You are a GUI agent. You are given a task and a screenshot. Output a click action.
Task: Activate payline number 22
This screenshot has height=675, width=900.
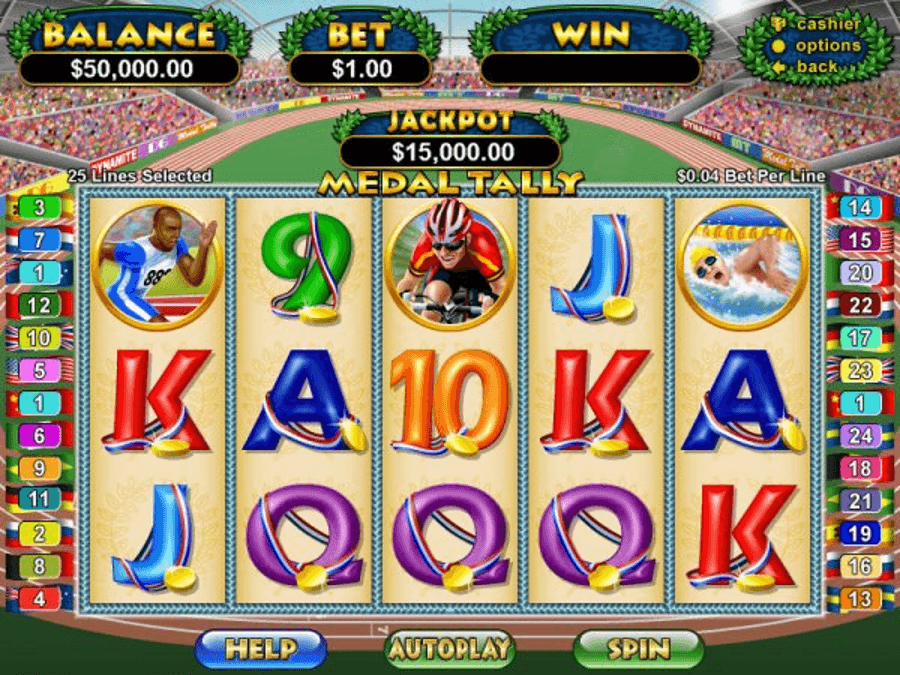(x=860, y=305)
